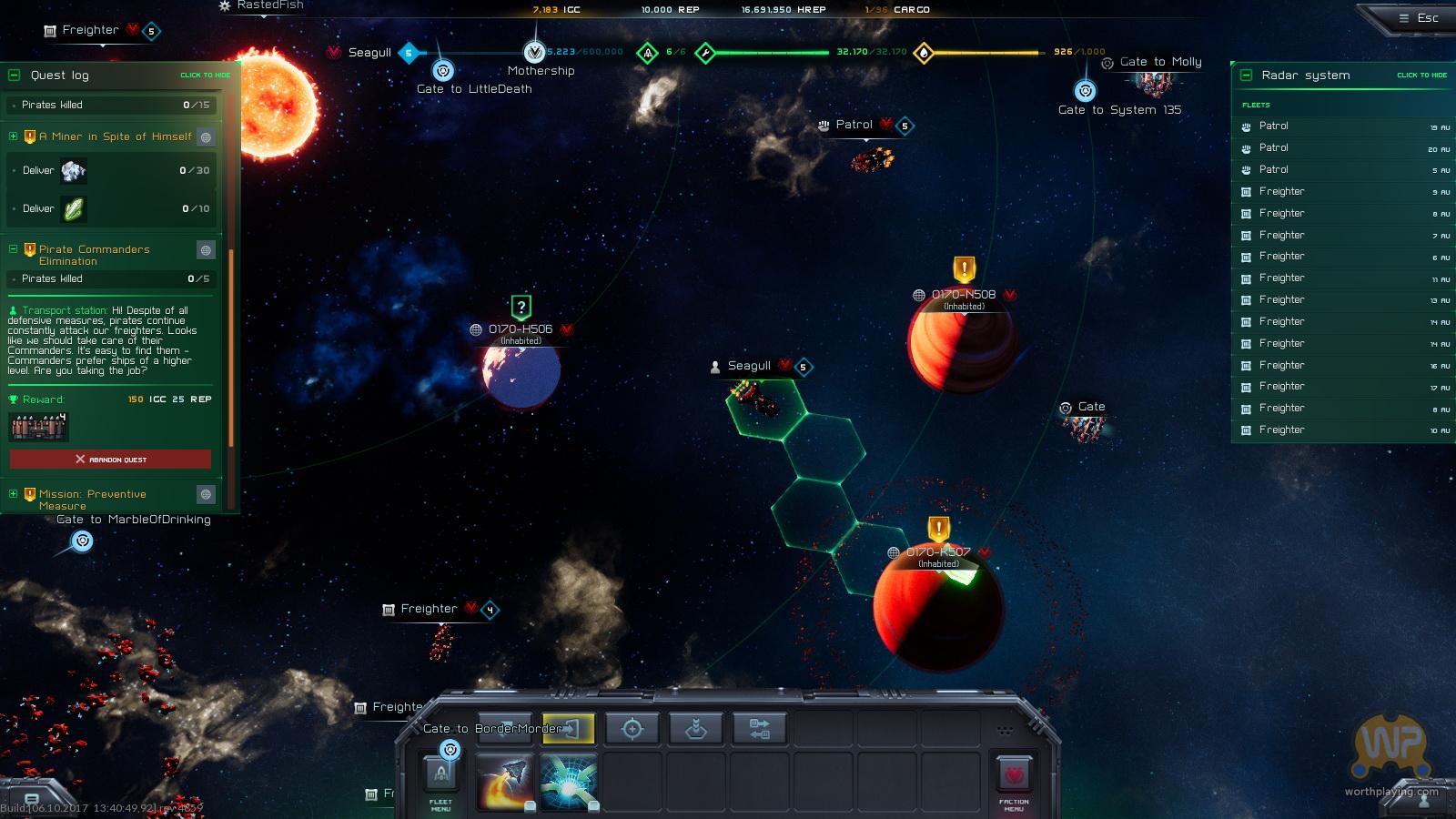The height and width of the screenshot is (819, 1456).
Task: Click the cargo swap arrows button
Action: coord(760,729)
